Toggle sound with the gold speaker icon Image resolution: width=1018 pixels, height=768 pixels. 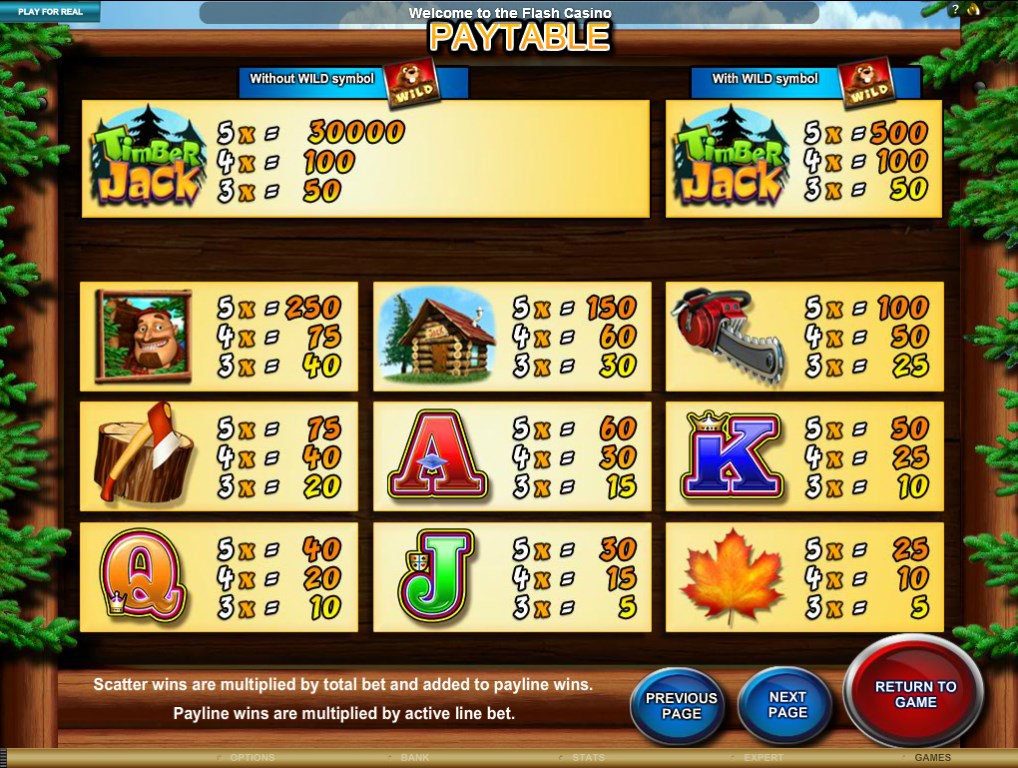tap(973, 9)
